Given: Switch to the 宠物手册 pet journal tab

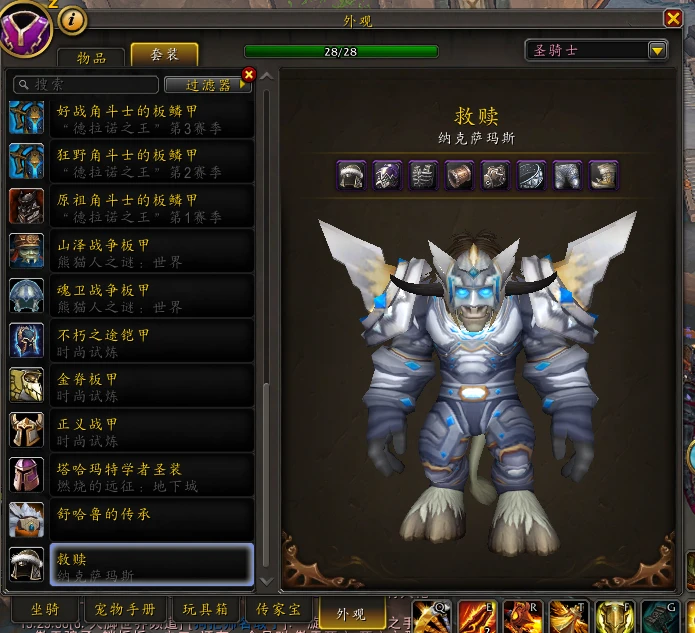Looking at the screenshot, I should 132,610.
